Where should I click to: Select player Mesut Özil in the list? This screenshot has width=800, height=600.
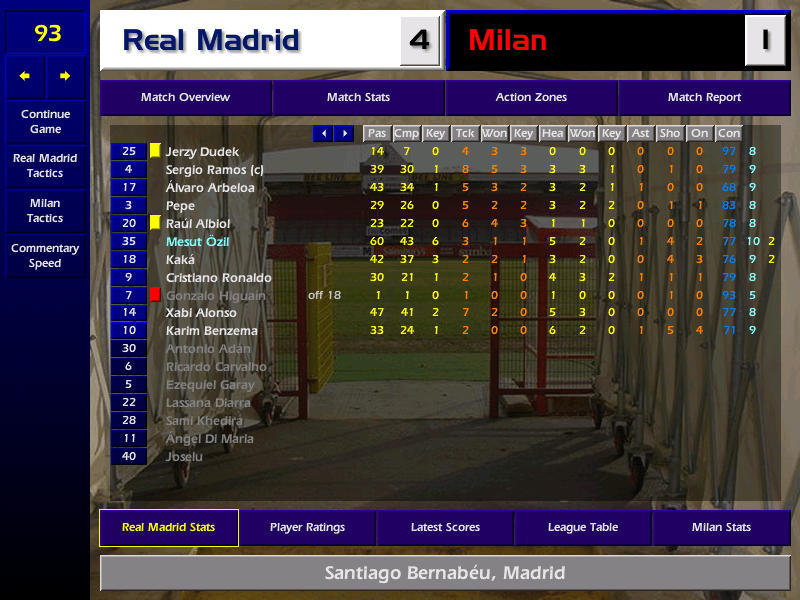coord(197,242)
